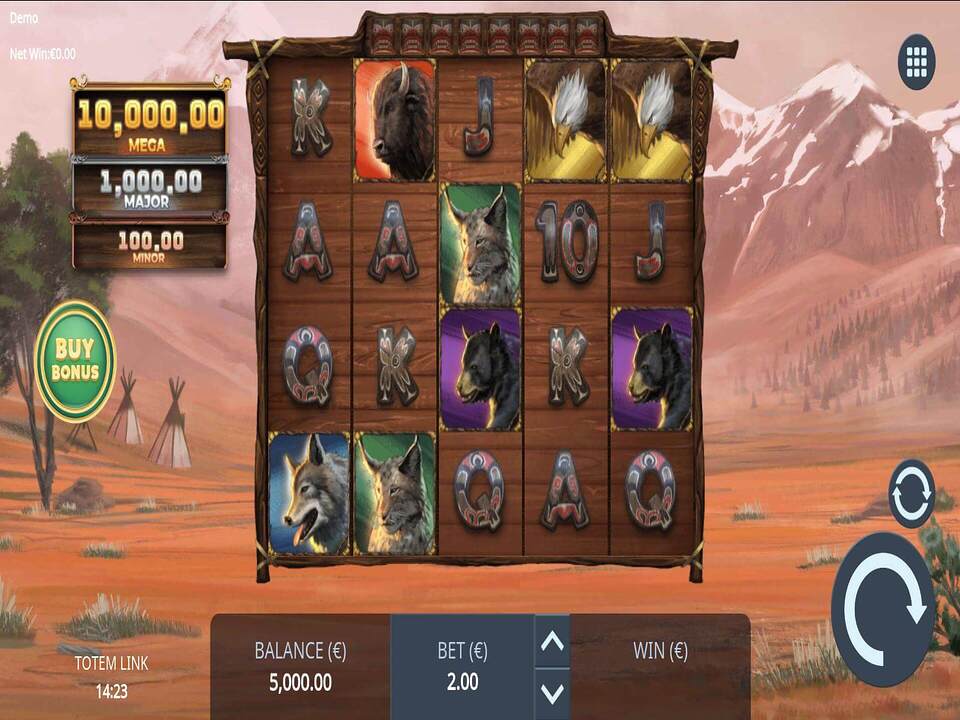Screen dimensions: 960x720
Task: Decrease the bet with the down arrow
Action: 552,691
